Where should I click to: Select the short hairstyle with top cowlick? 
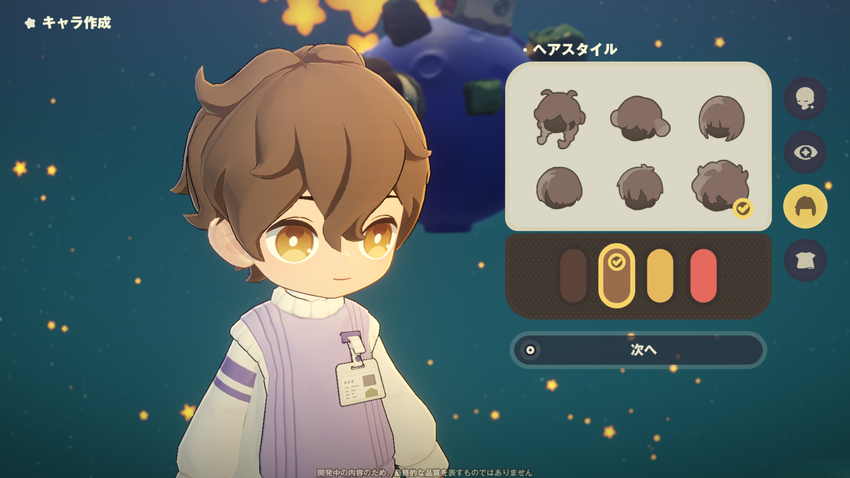(x=639, y=187)
